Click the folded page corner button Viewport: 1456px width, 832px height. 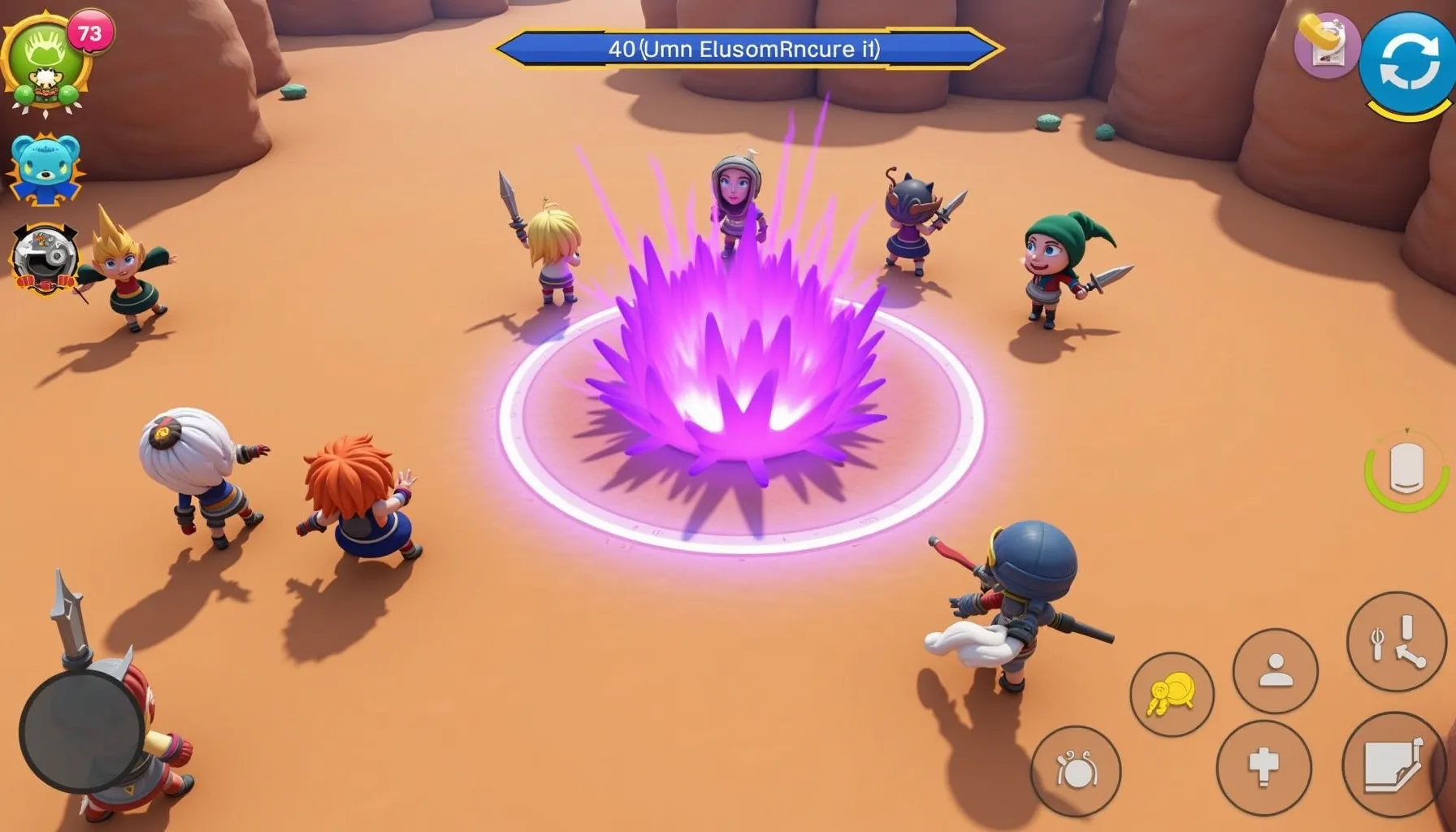point(1393,765)
